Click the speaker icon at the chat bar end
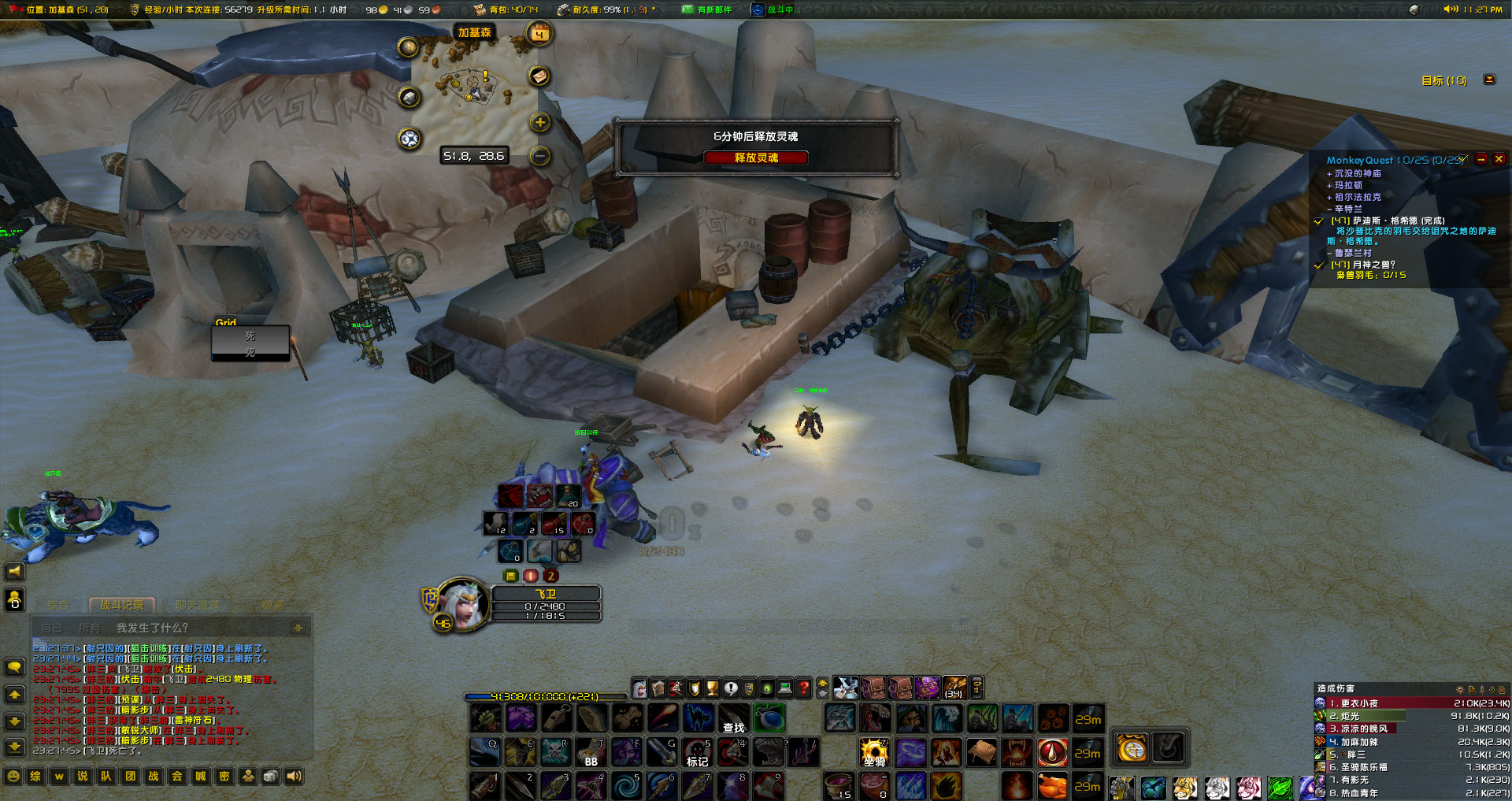The image size is (1512, 801). (x=295, y=776)
